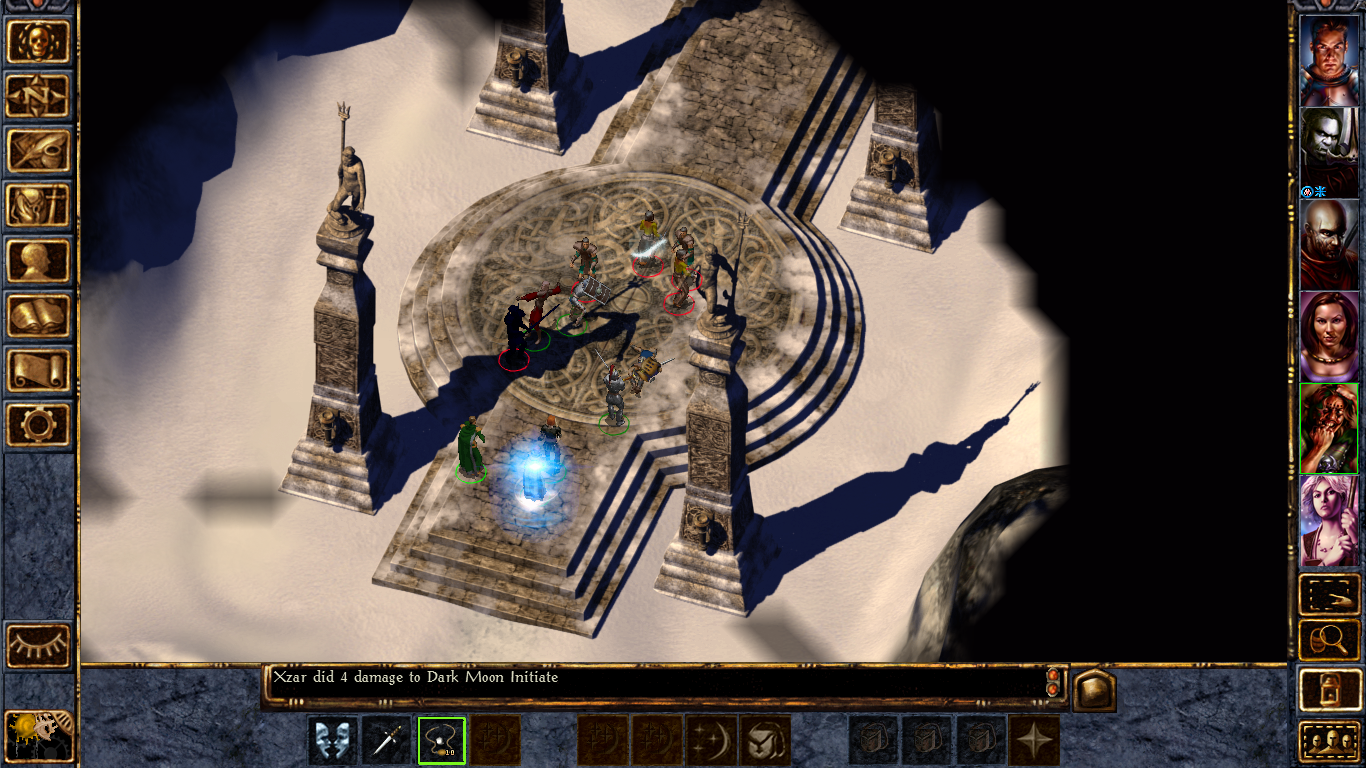Open the inventory screen

tap(39, 206)
